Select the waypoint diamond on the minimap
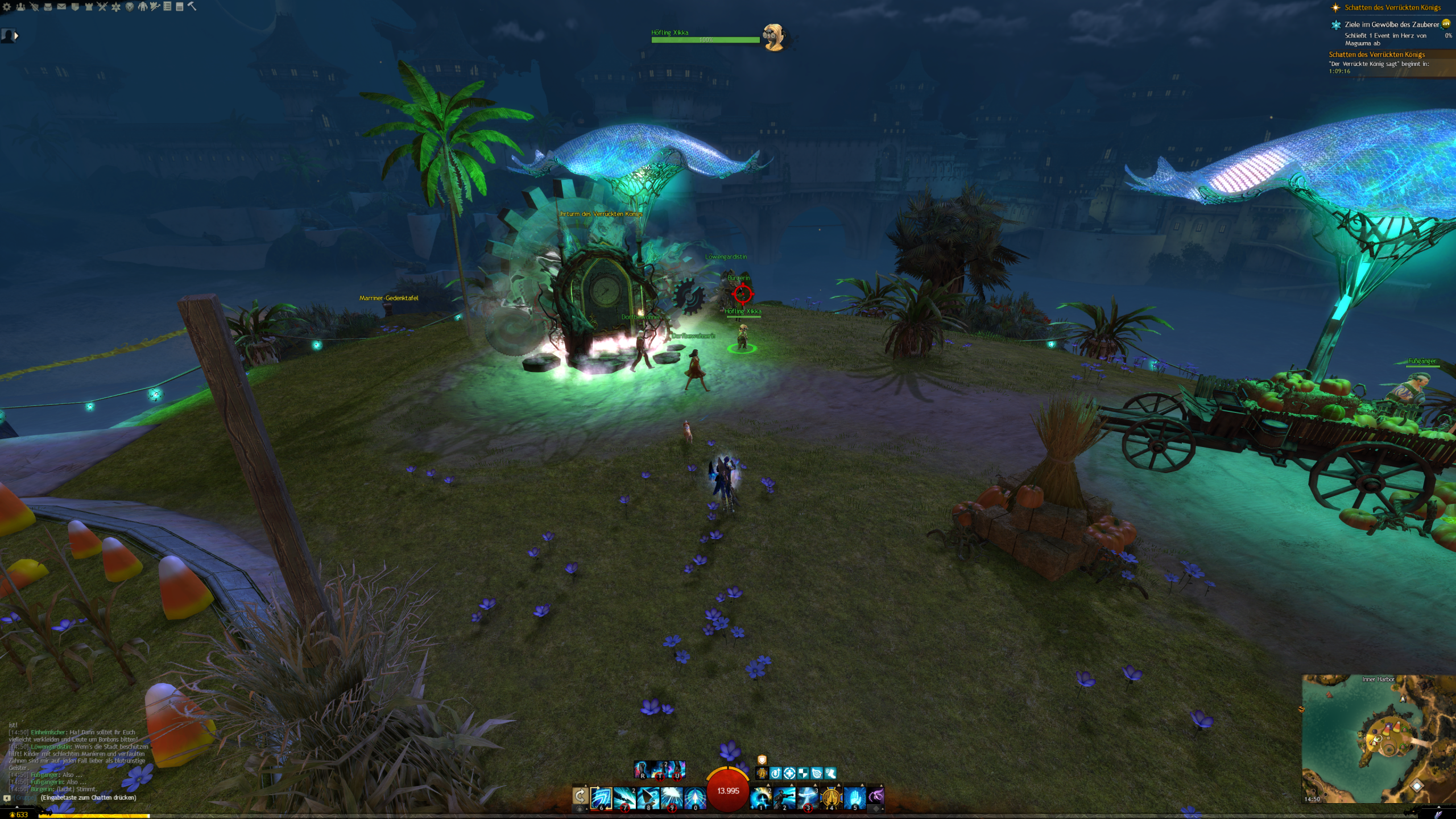The image size is (1456, 819). (1417, 786)
